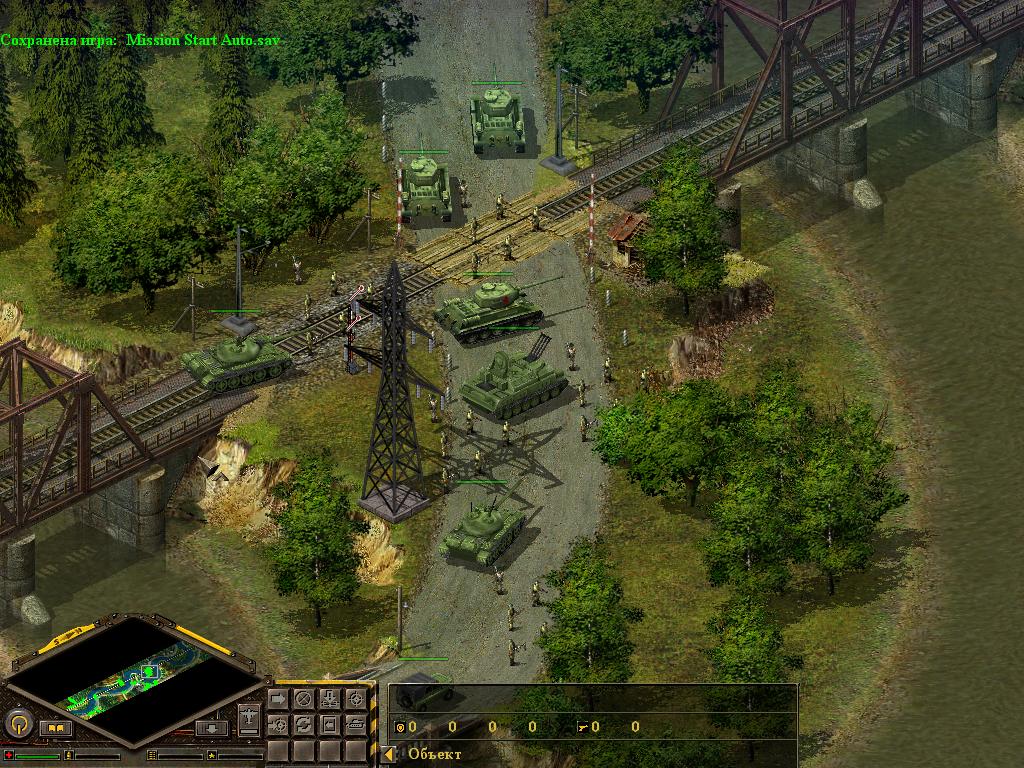Choose the circular arrows rotate command
The height and width of the screenshot is (768, 1024).
click(x=303, y=723)
